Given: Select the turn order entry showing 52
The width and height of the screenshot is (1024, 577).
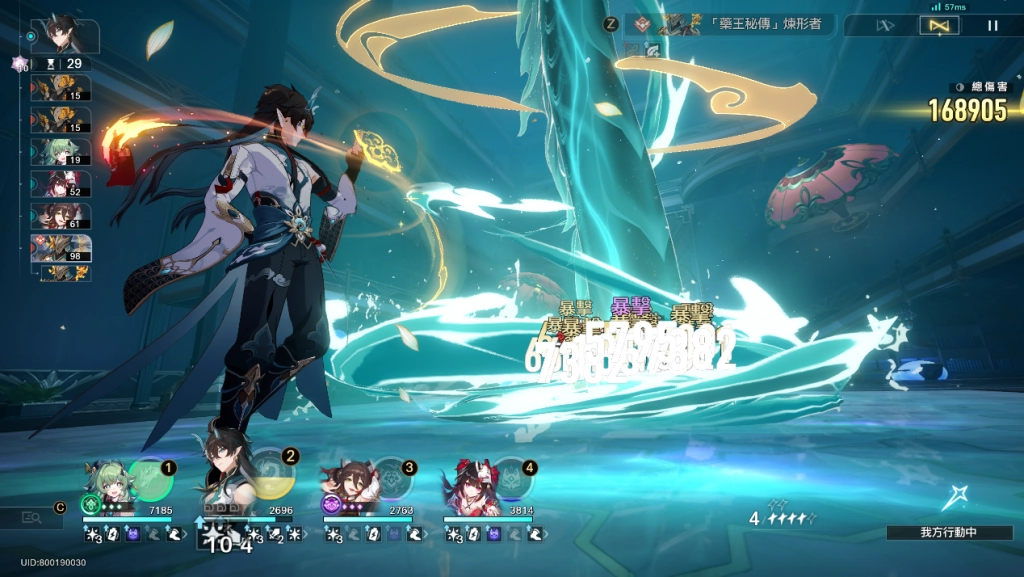Looking at the screenshot, I should click(61, 184).
